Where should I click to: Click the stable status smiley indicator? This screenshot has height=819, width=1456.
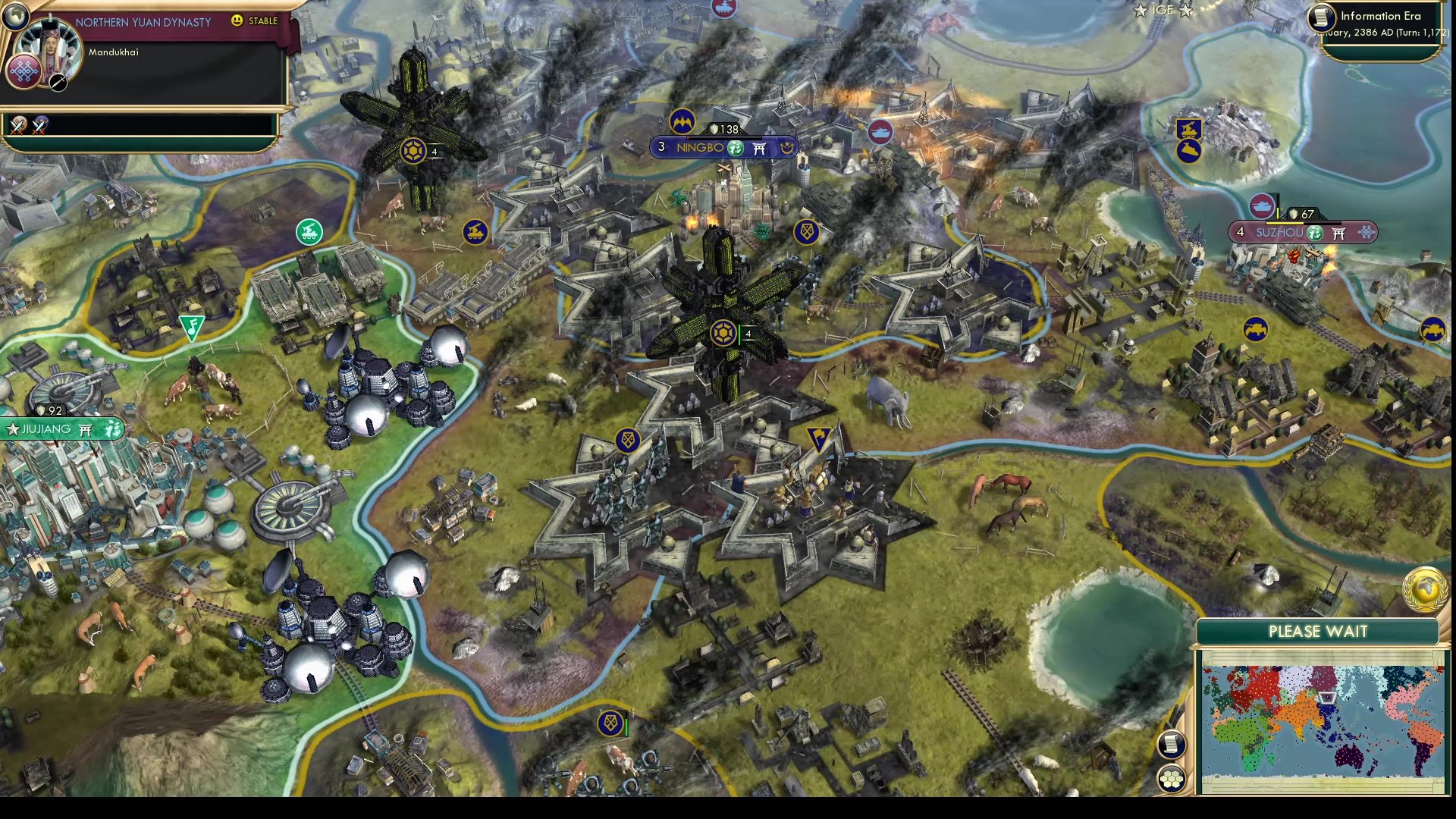tap(237, 22)
